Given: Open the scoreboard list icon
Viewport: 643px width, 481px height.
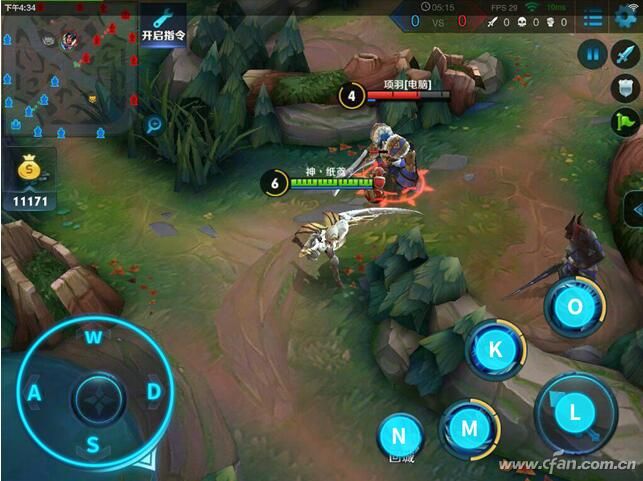Looking at the screenshot, I should 594,18.
